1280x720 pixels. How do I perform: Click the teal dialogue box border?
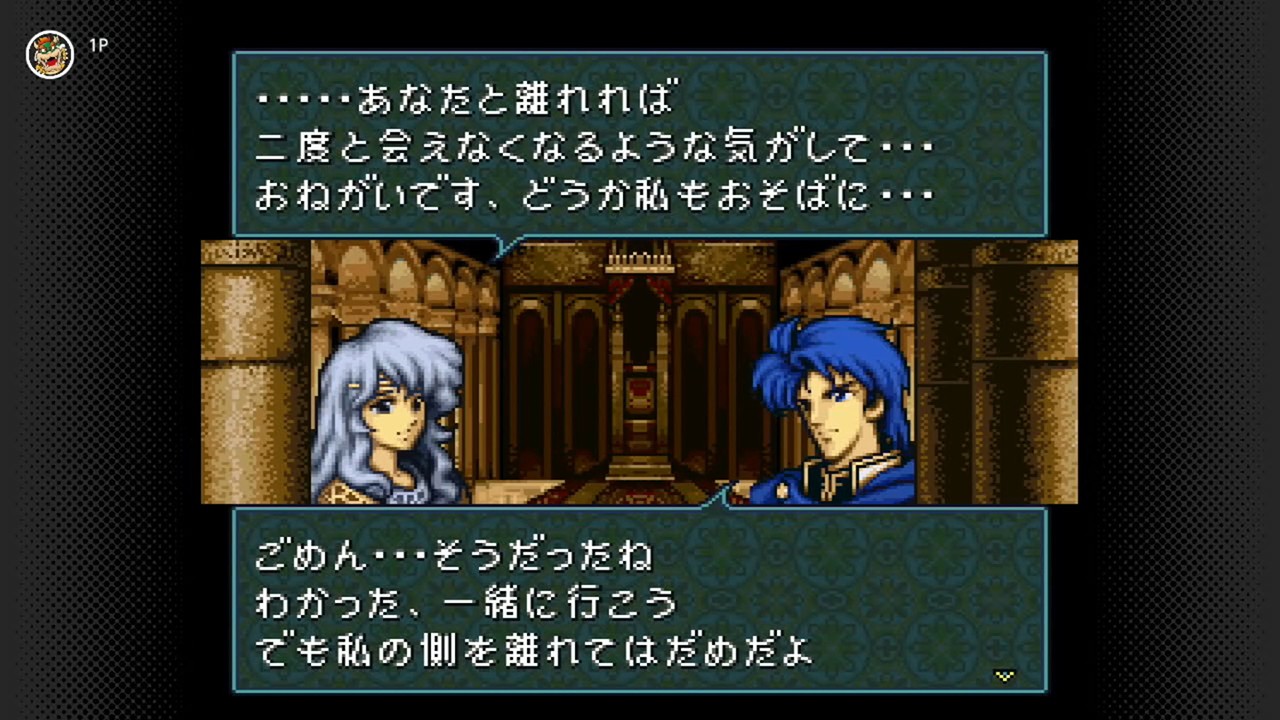[x=640, y=53]
